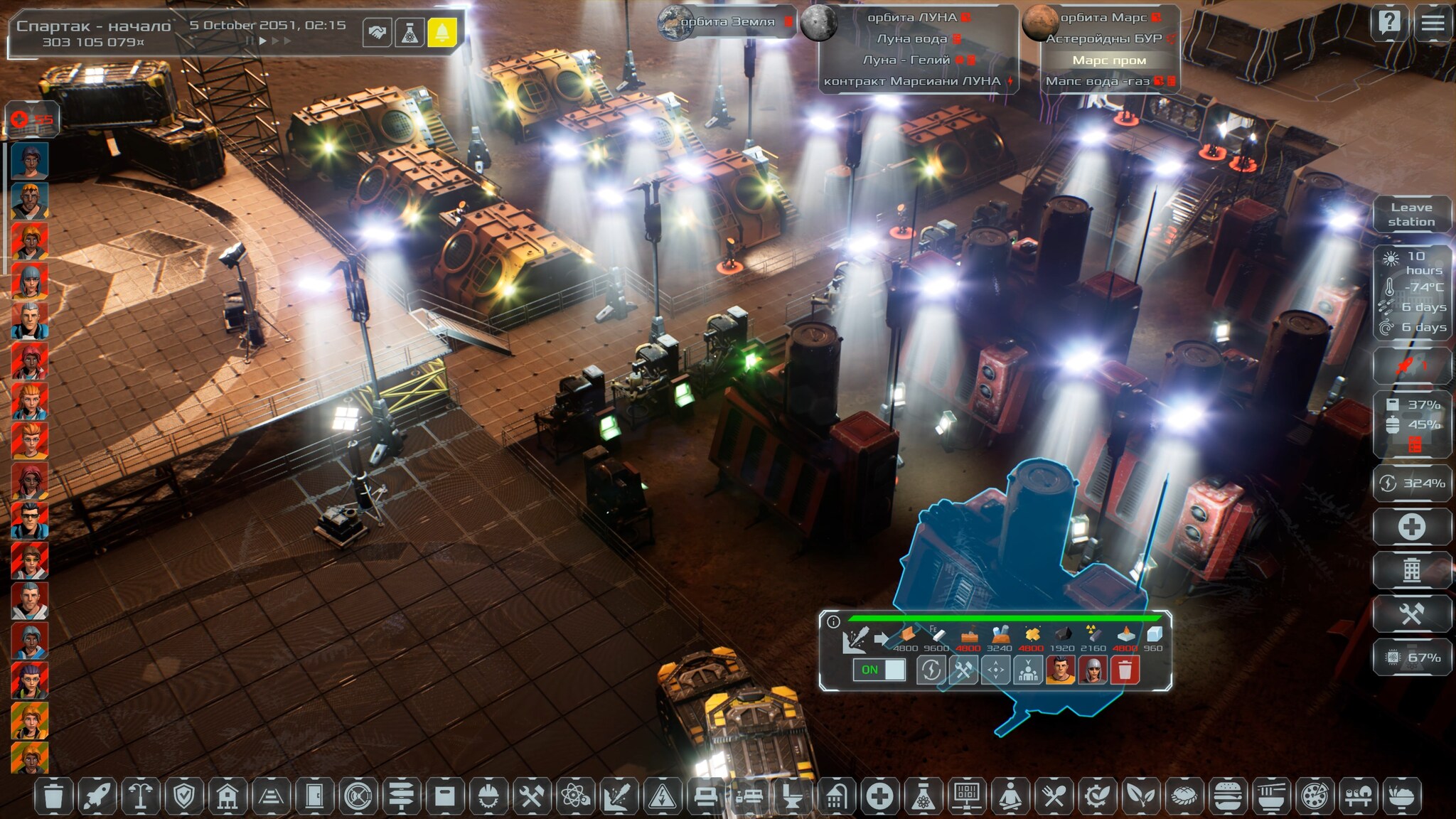Screen dimensions: 1456x819
Task: Click the red medical alert counter 55
Action: [33, 119]
